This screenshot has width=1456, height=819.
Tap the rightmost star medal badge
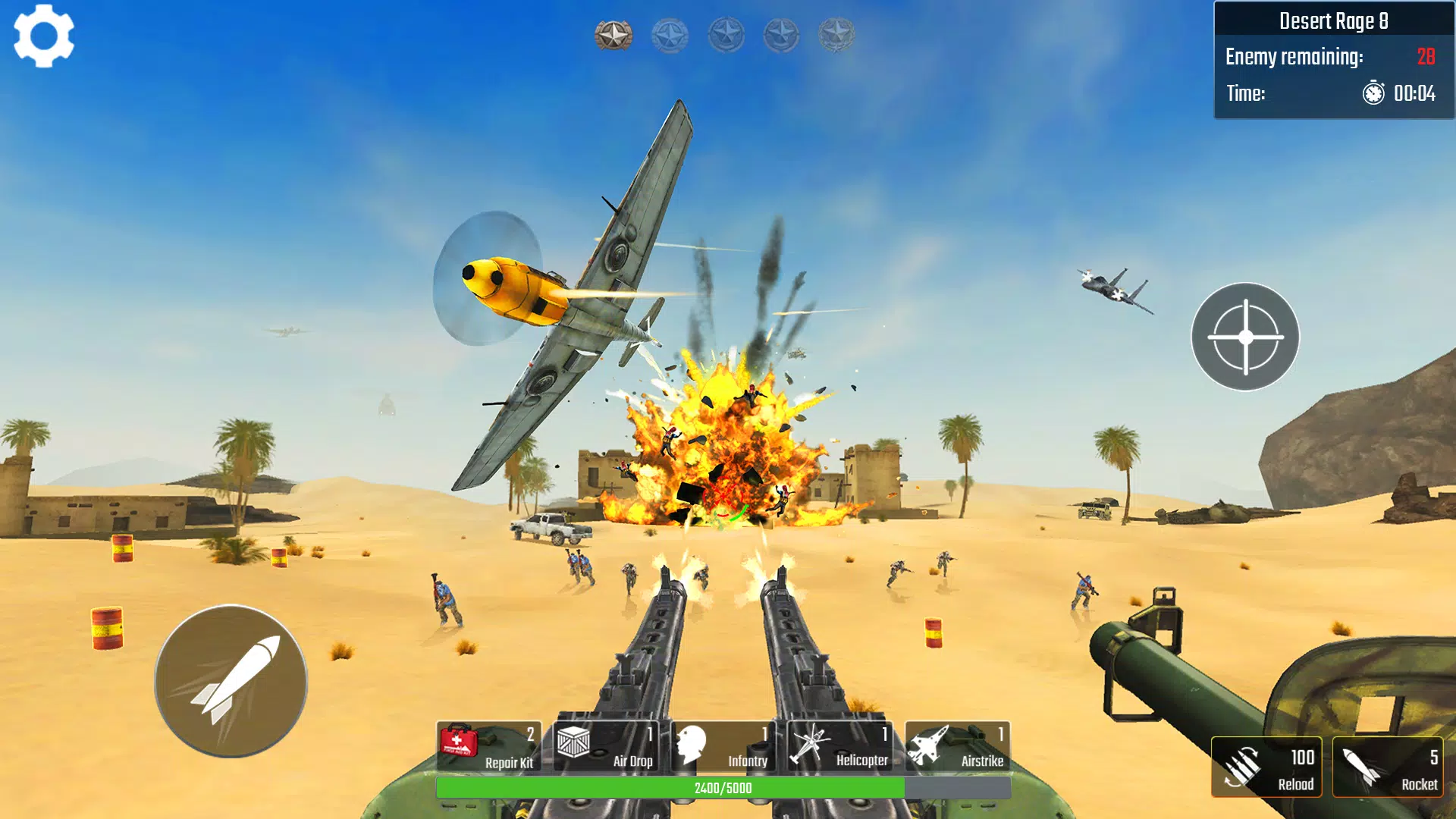click(837, 34)
